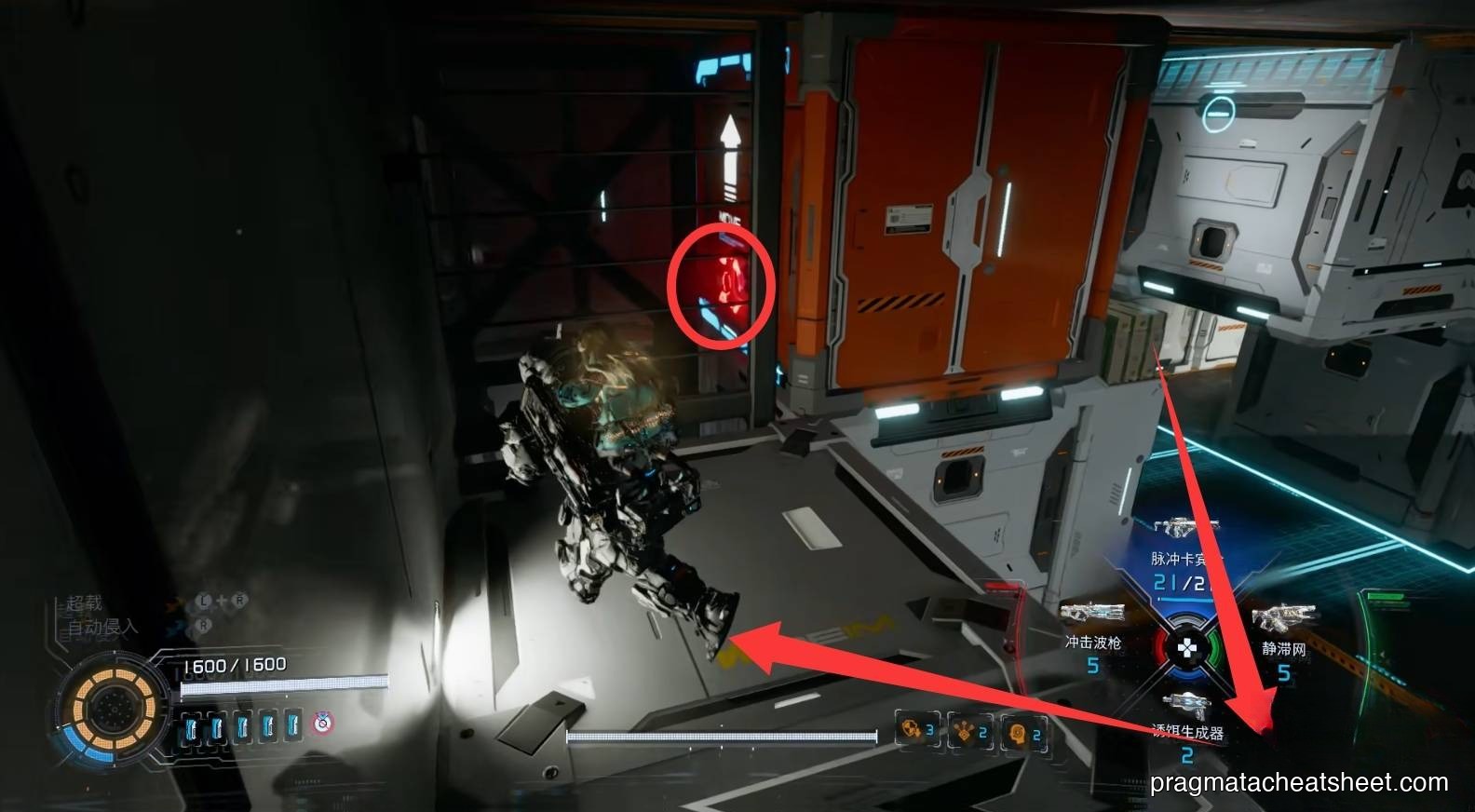
Task: Click the first blue battery cell indicator
Action: pyautogui.click(x=191, y=725)
